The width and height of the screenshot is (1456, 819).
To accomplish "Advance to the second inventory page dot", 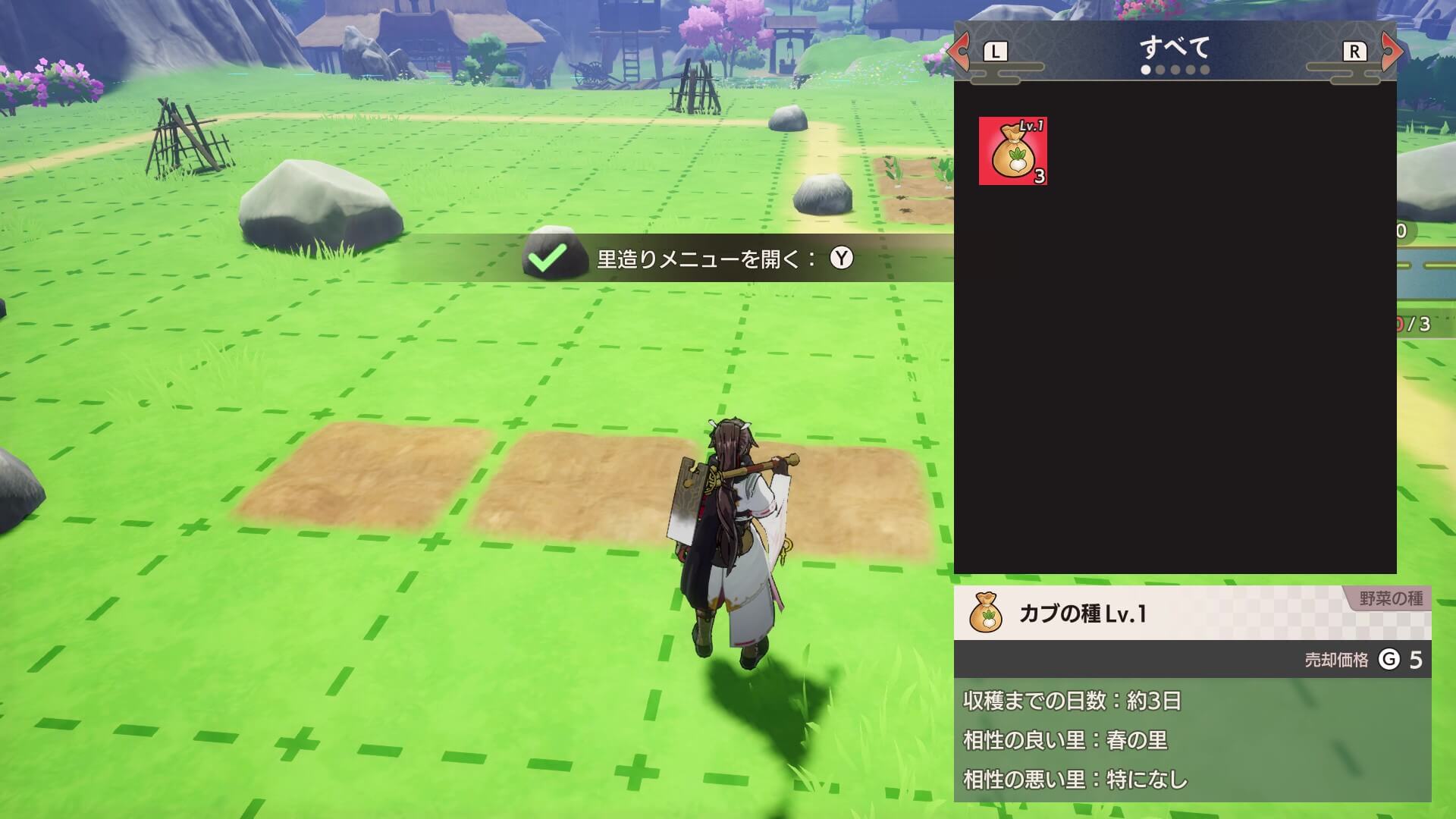I will click(x=1162, y=69).
